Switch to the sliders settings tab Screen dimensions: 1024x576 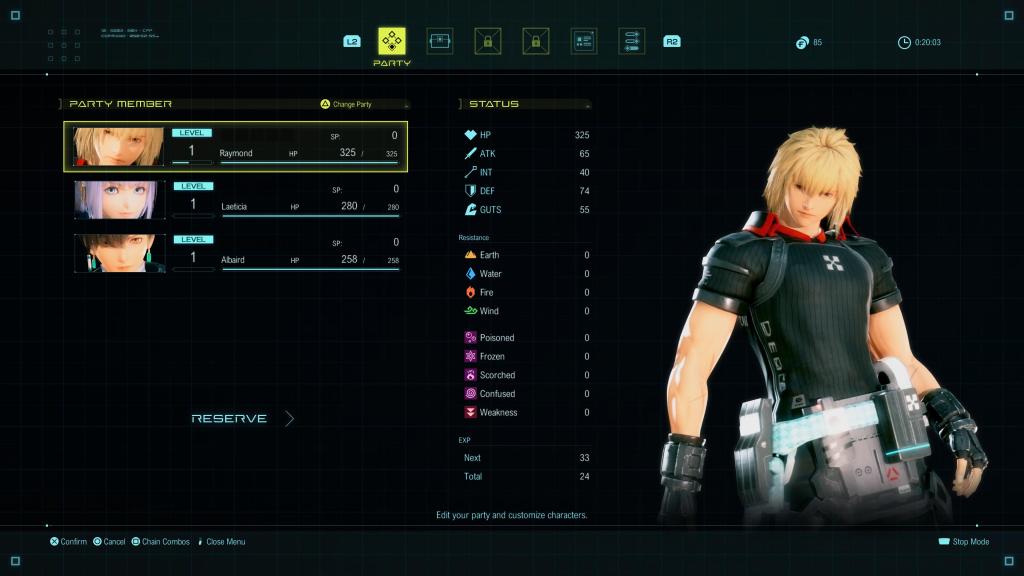[632, 41]
